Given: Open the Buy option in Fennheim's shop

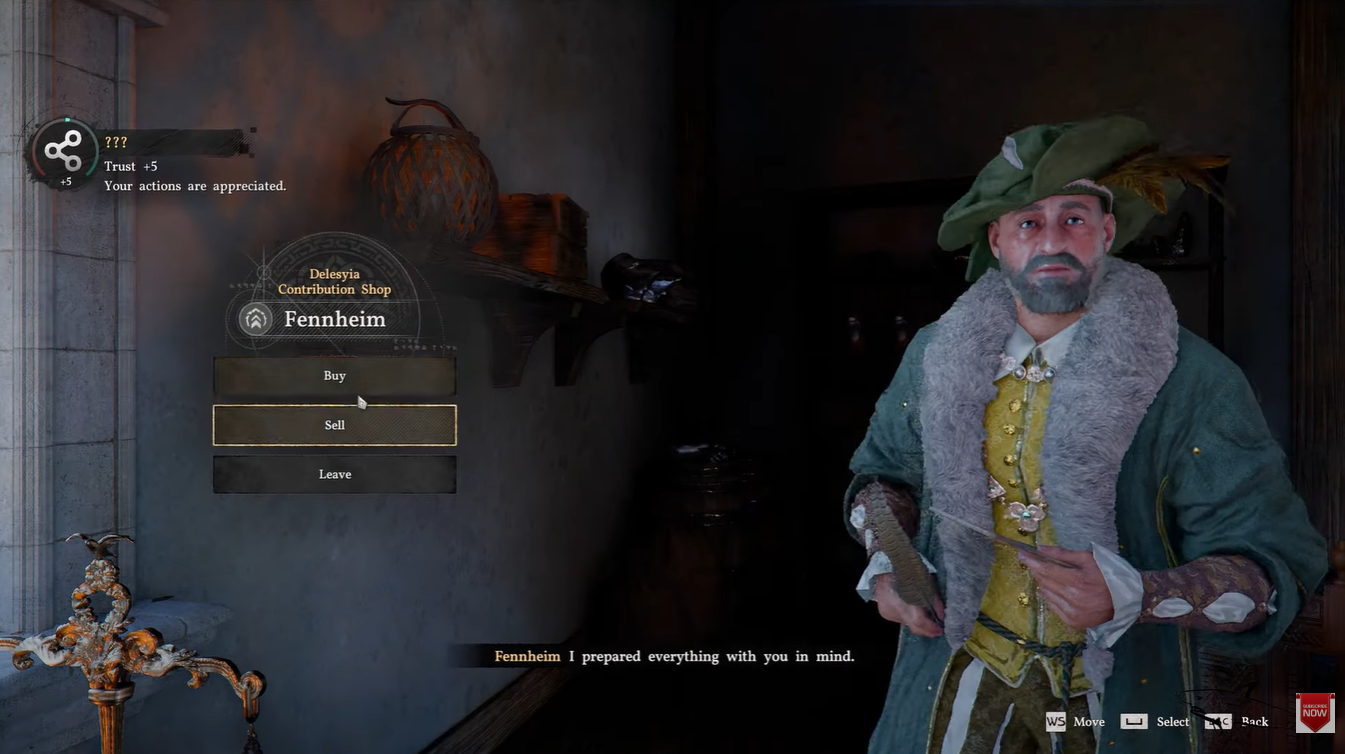Looking at the screenshot, I should 334,376.
